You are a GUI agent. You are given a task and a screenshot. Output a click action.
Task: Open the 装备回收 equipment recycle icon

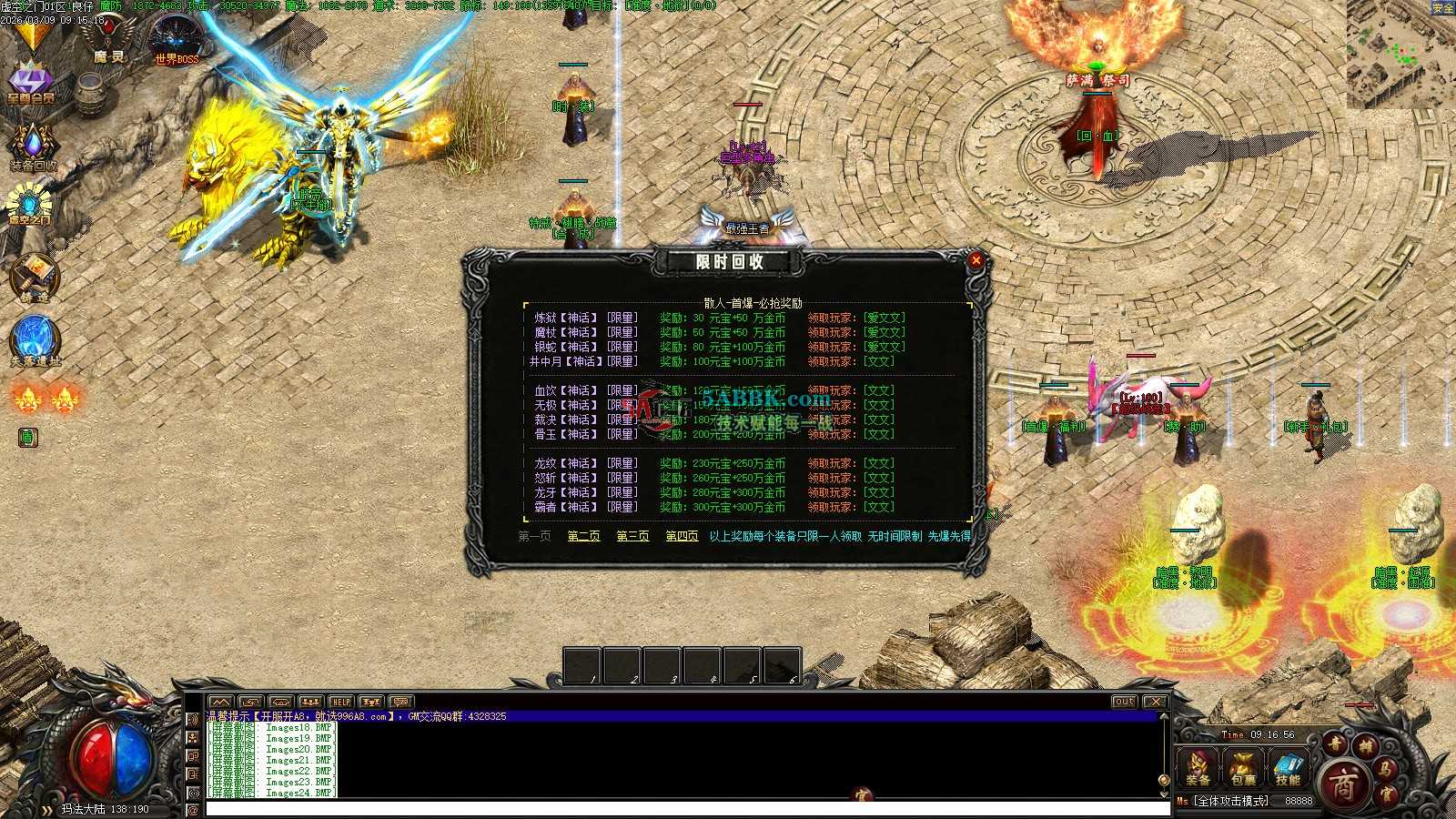click(33, 146)
